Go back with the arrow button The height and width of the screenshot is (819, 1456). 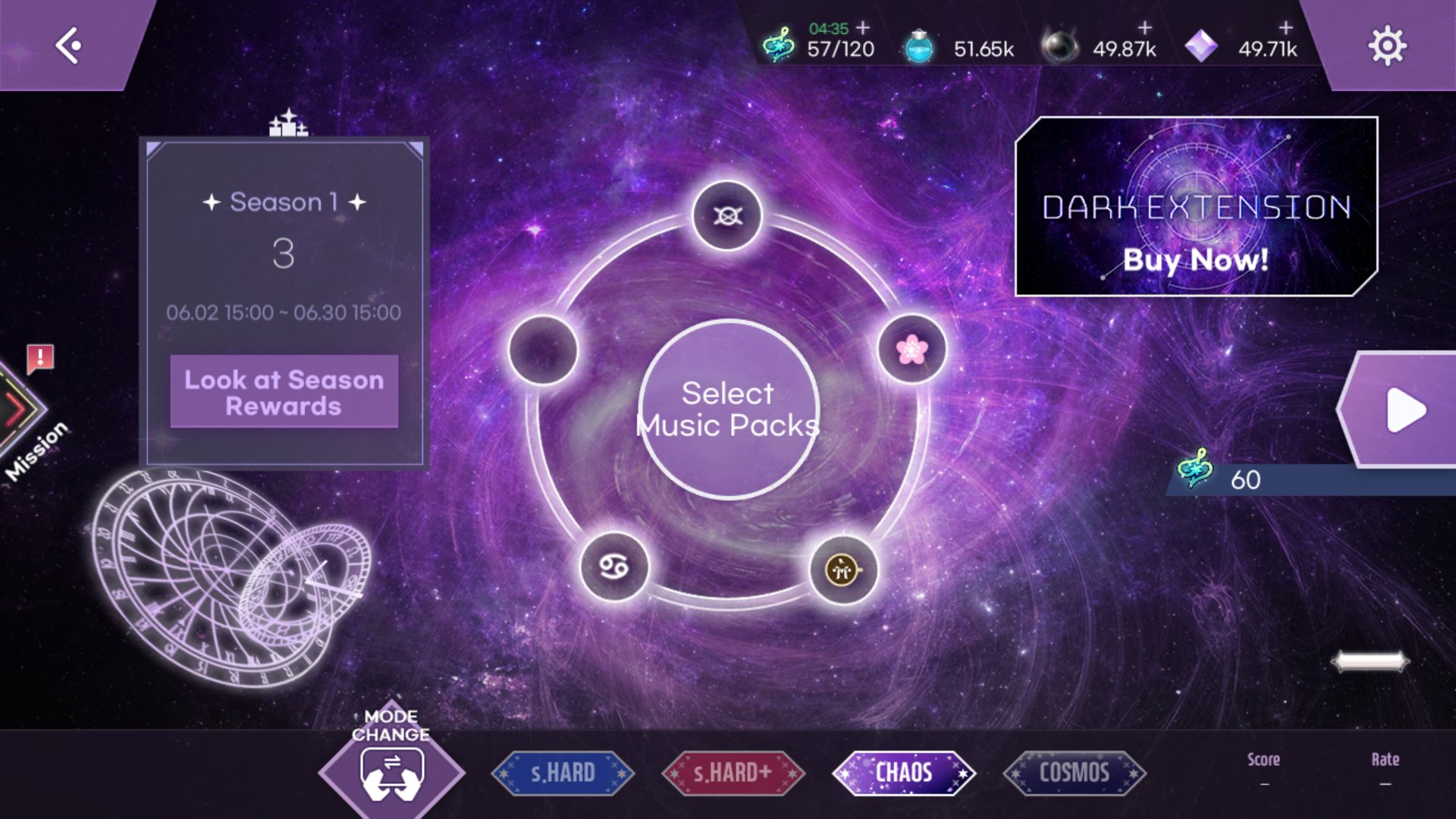pyautogui.click(x=68, y=45)
